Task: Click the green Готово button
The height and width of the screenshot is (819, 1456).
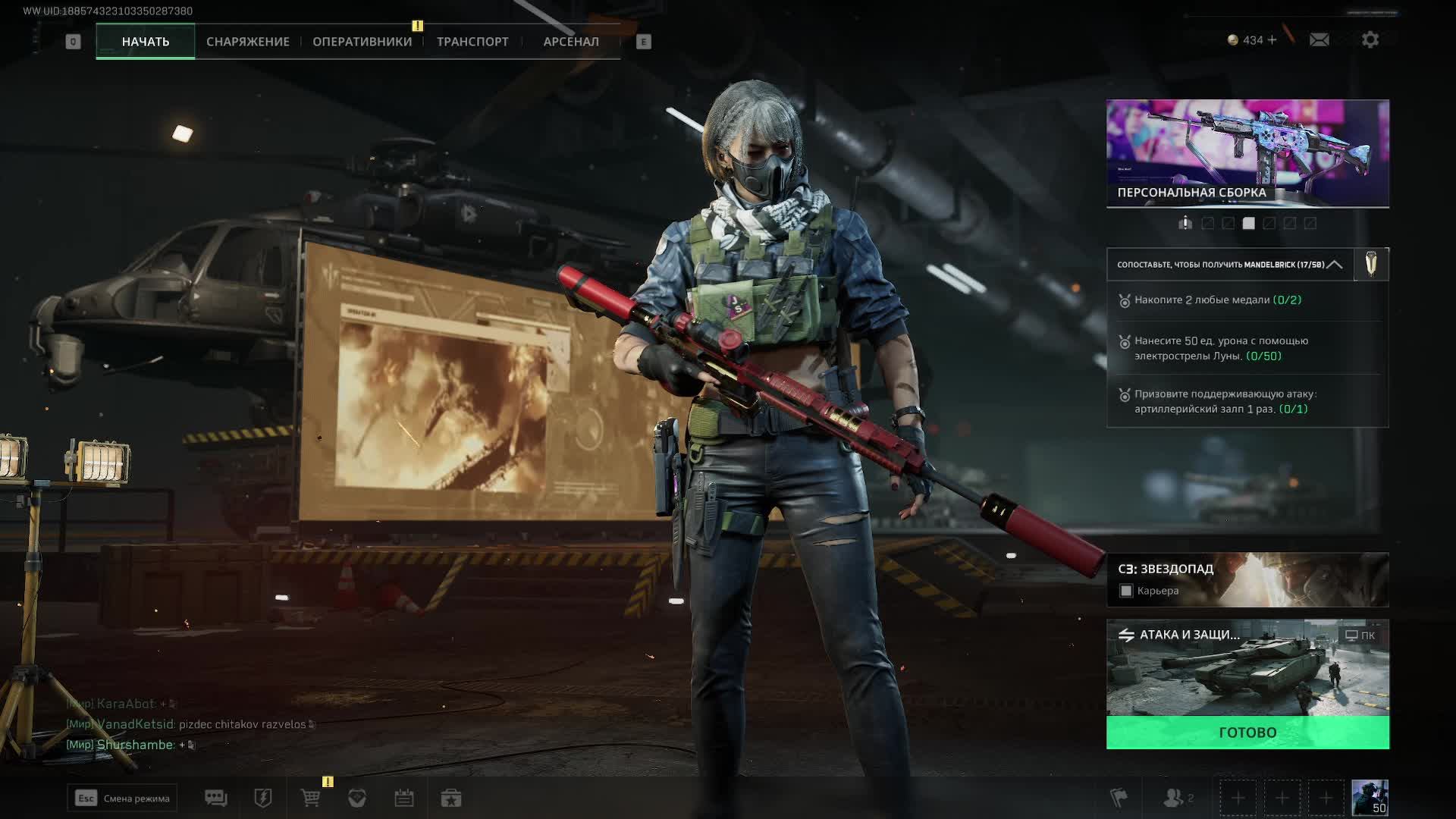Action: coord(1247,733)
